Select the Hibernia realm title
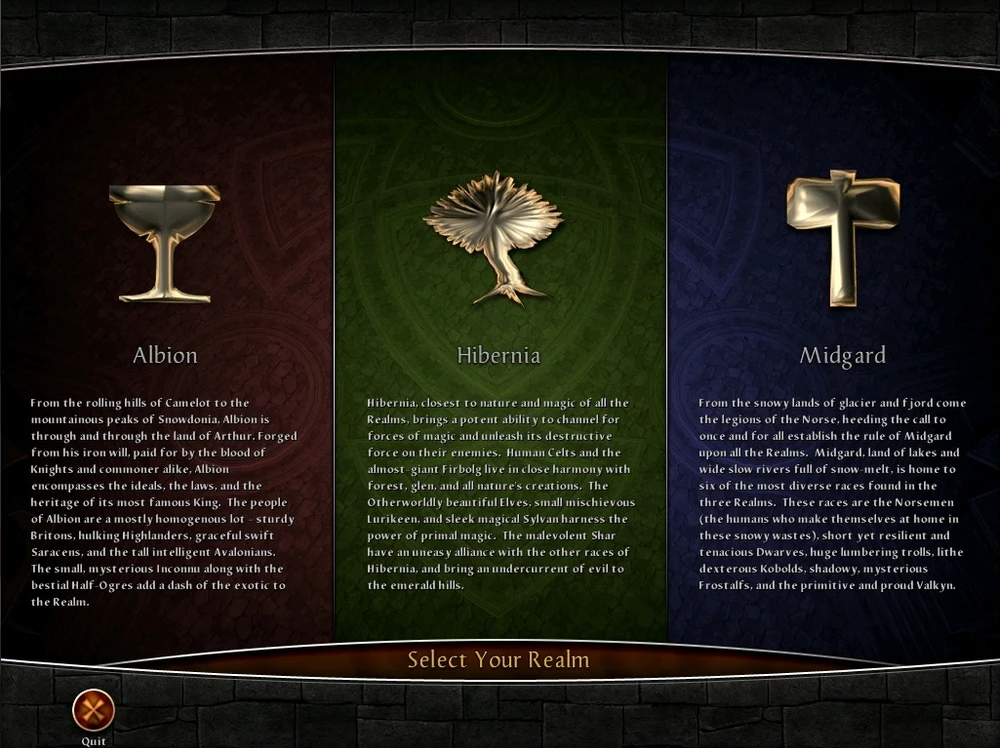The image size is (1000, 748). pyautogui.click(x=498, y=355)
